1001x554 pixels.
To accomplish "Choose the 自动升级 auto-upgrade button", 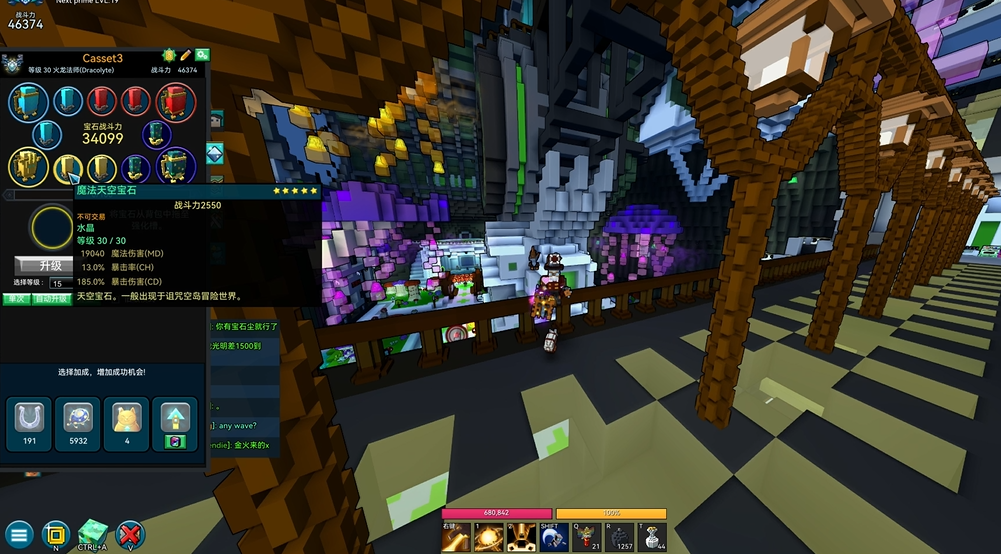I will pyautogui.click(x=52, y=298).
